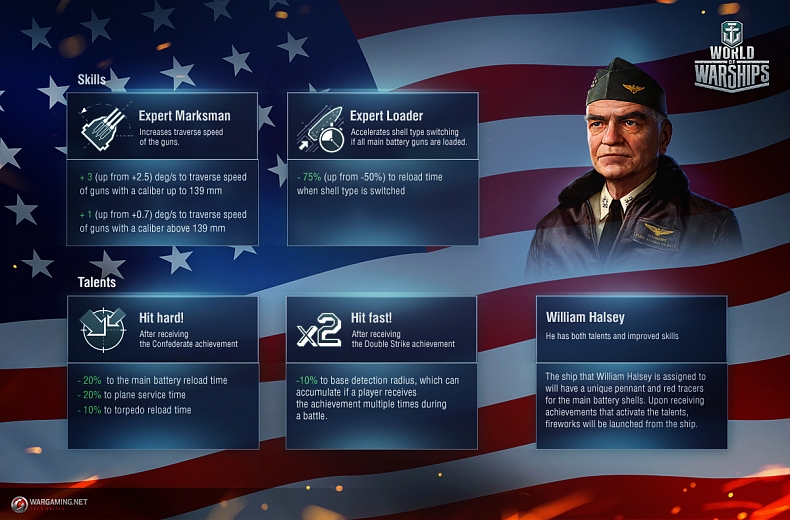Open the Wargaming.net logo link

click(50, 502)
